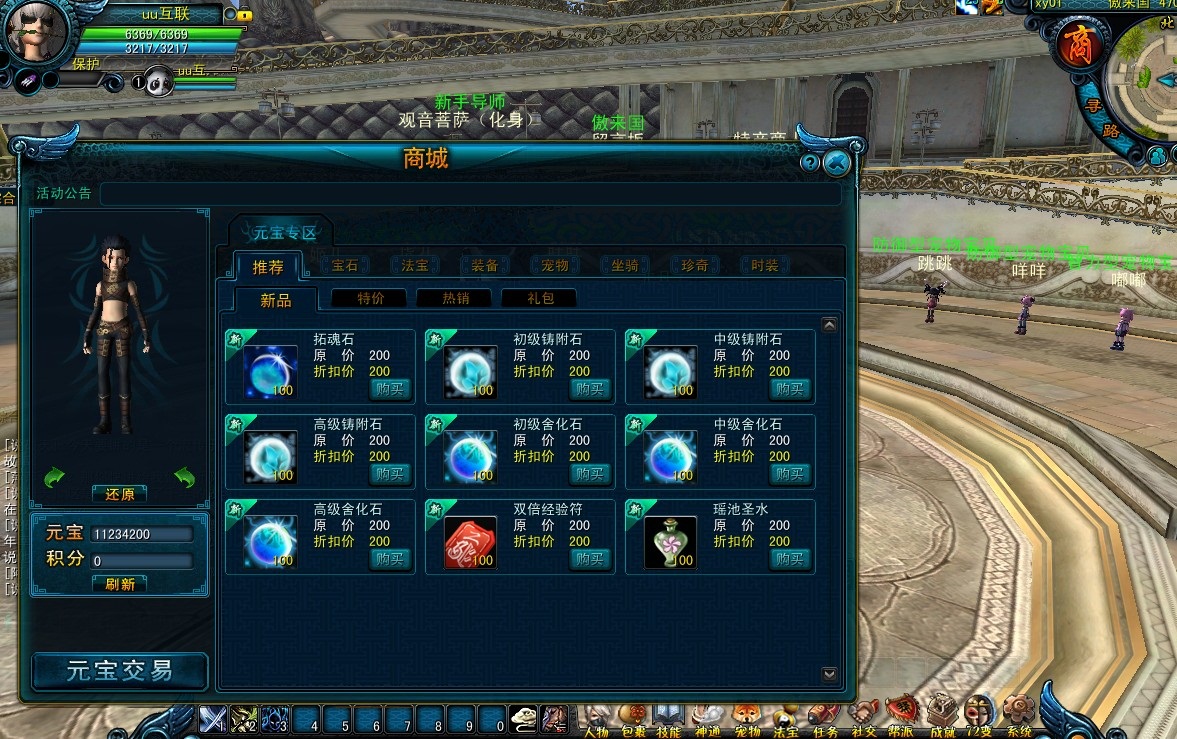The height and width of the screenshot is (739, 1177).
Task: Show the 坐骑 mounts tab
Action: (x=624, y=265)
